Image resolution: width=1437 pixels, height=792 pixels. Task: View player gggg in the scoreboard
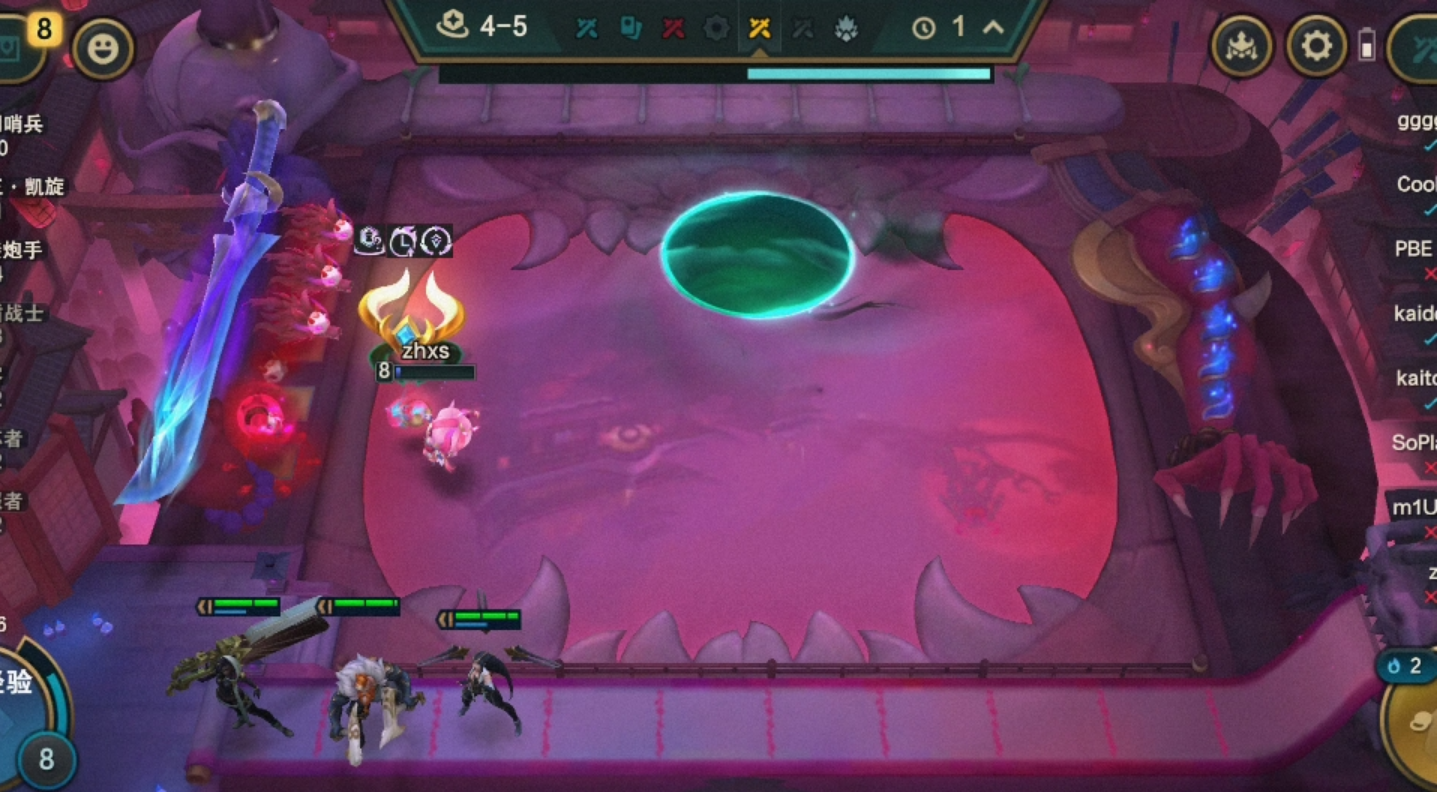(x=1417, y=122)
